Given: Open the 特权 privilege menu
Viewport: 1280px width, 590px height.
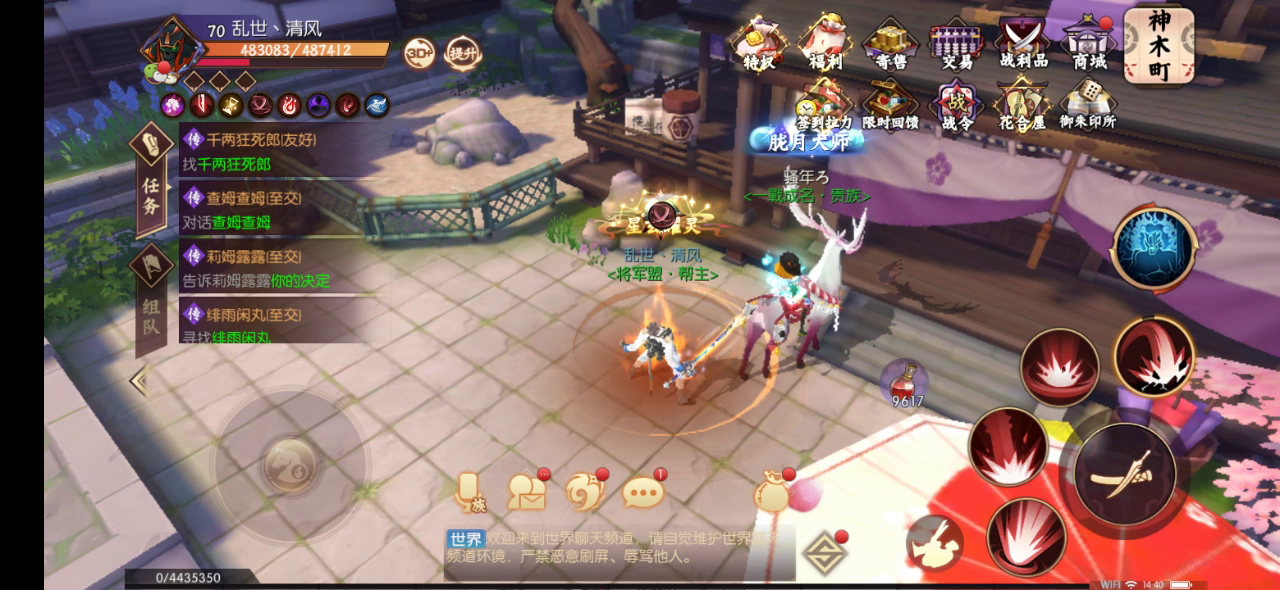Looking at the screenshot, I should pos(759,44).
